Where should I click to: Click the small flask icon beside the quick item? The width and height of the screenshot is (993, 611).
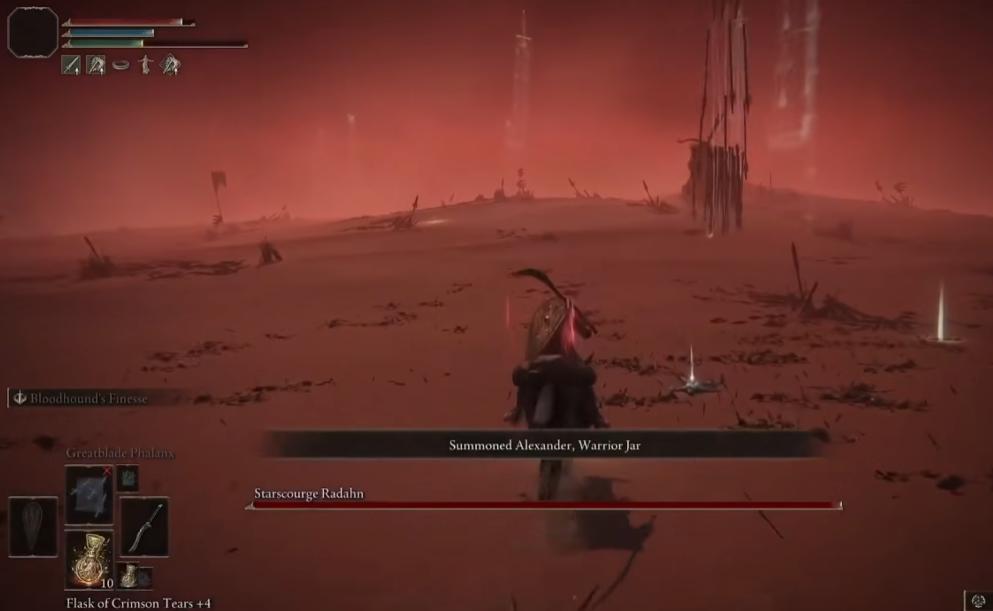pos(130,576)
